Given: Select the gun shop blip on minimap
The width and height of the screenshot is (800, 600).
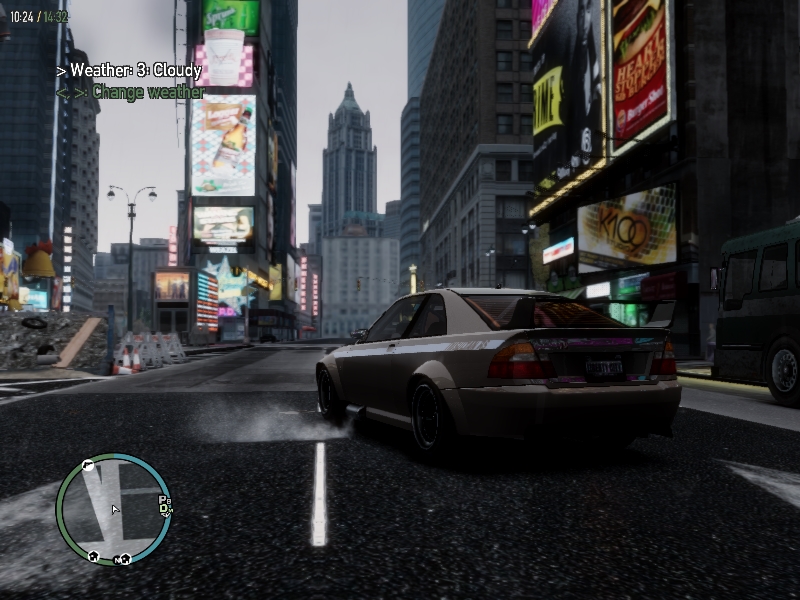Looking at the screenshot, I should click(x=88, y=466).
